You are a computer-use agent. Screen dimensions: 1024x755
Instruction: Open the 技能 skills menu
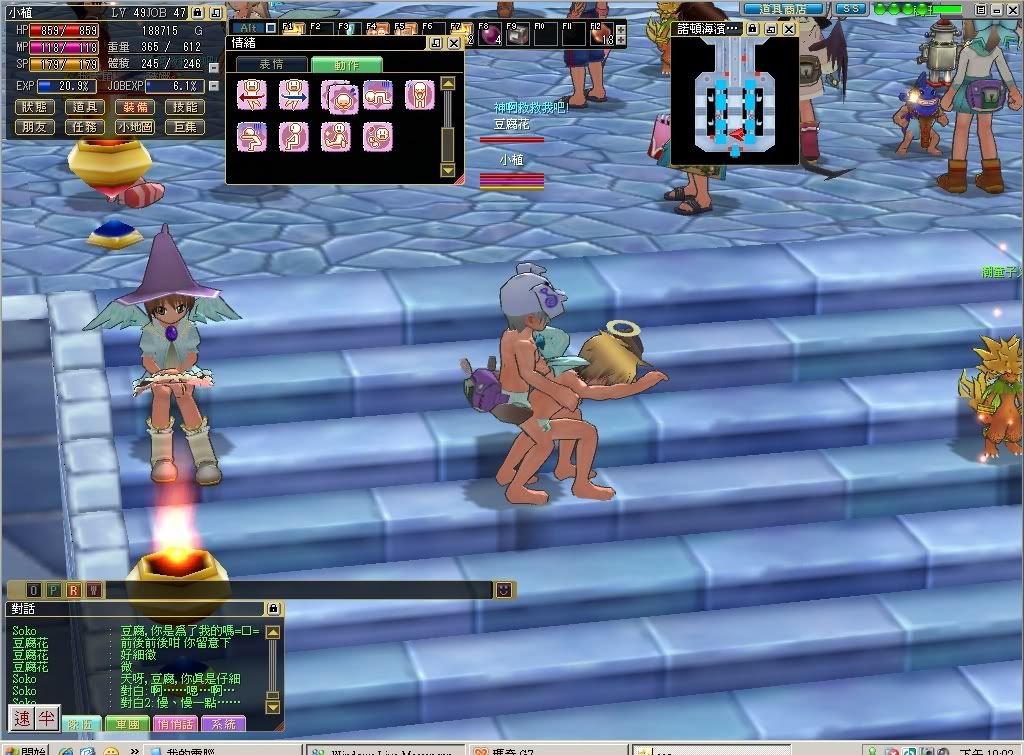(185, 107)
